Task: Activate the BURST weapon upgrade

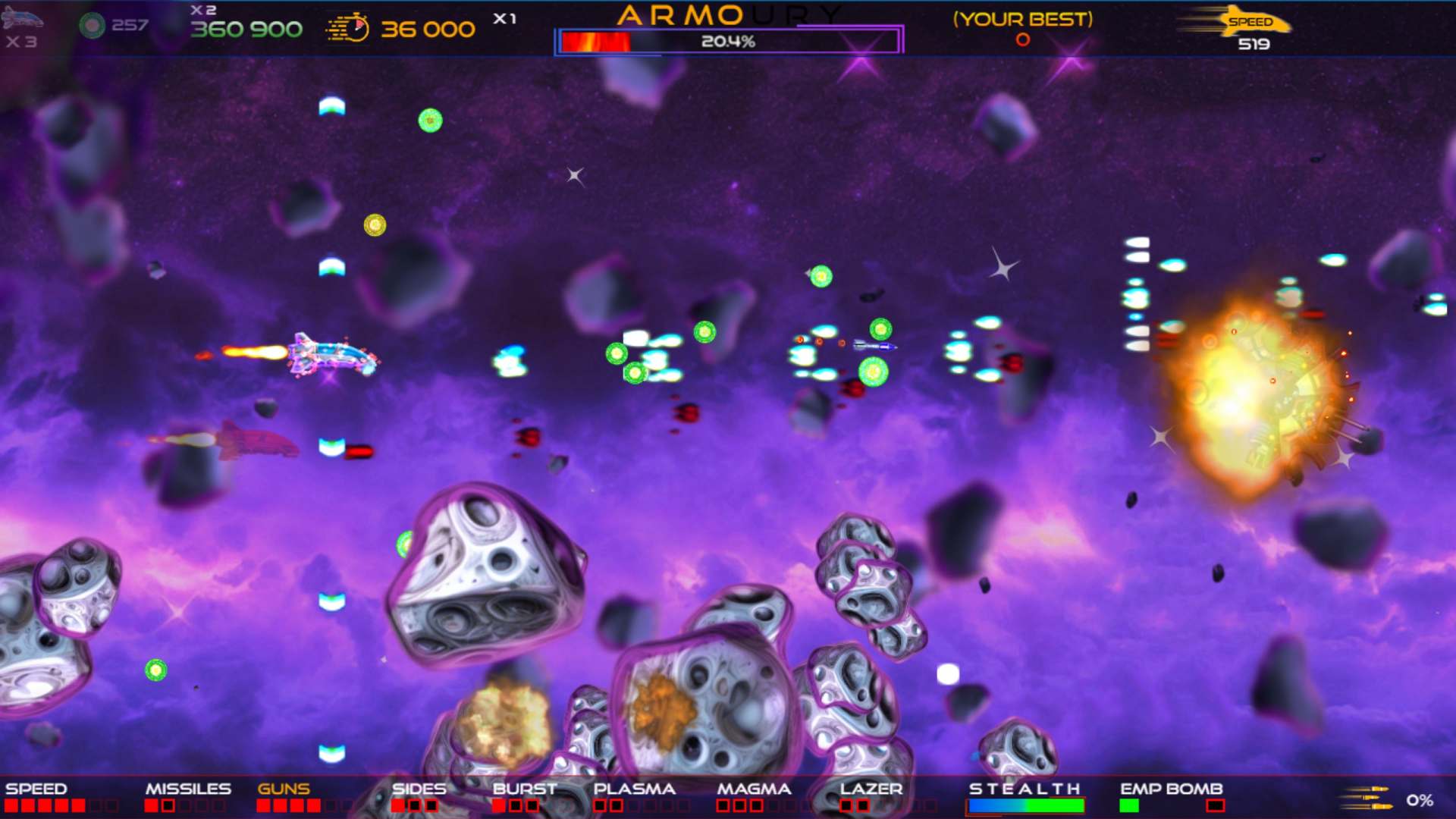Action: (525, 789)
